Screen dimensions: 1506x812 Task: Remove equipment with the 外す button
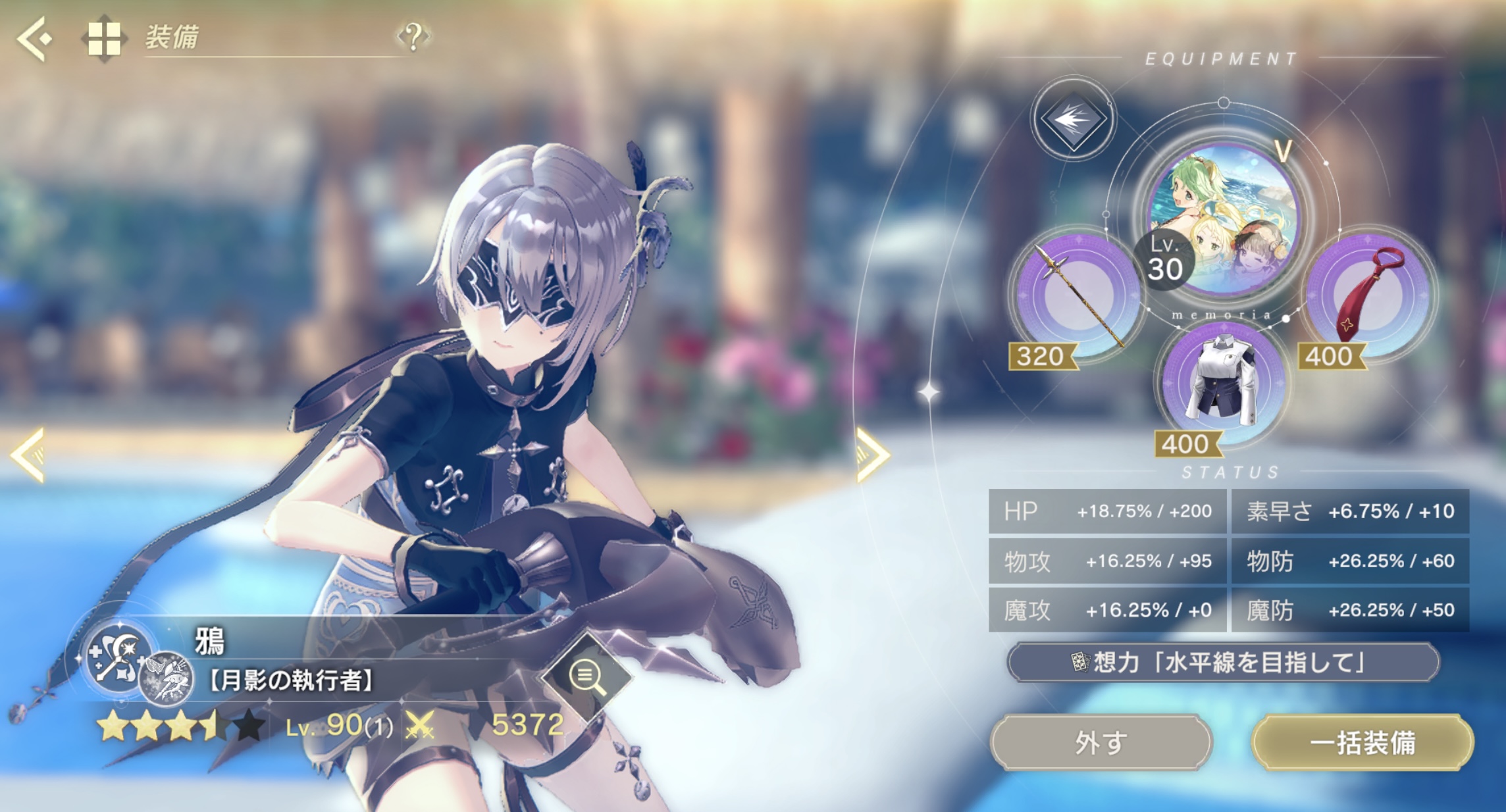pyautogui.click(x=1101, y=742)
